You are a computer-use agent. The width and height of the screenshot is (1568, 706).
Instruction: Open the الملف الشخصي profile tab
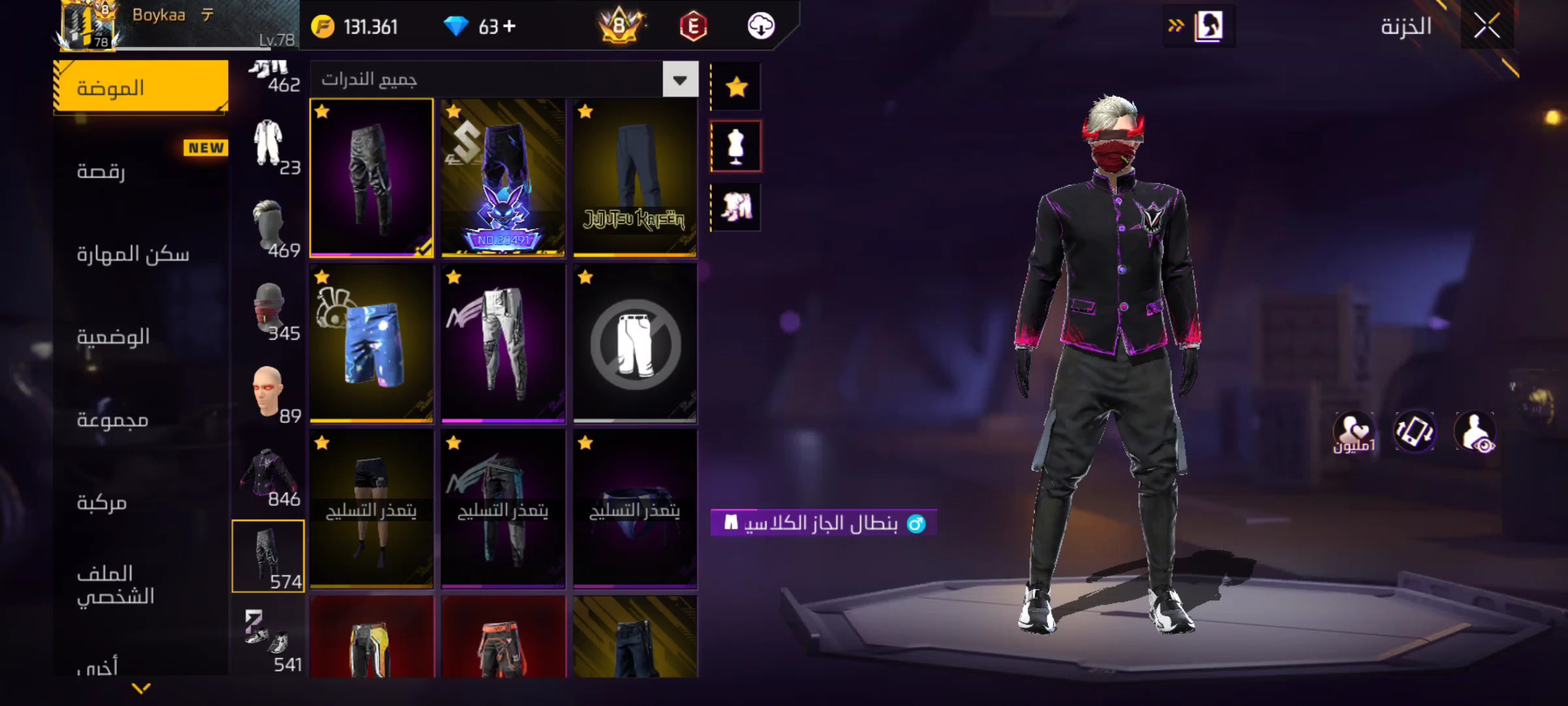(x=140, y=584)
